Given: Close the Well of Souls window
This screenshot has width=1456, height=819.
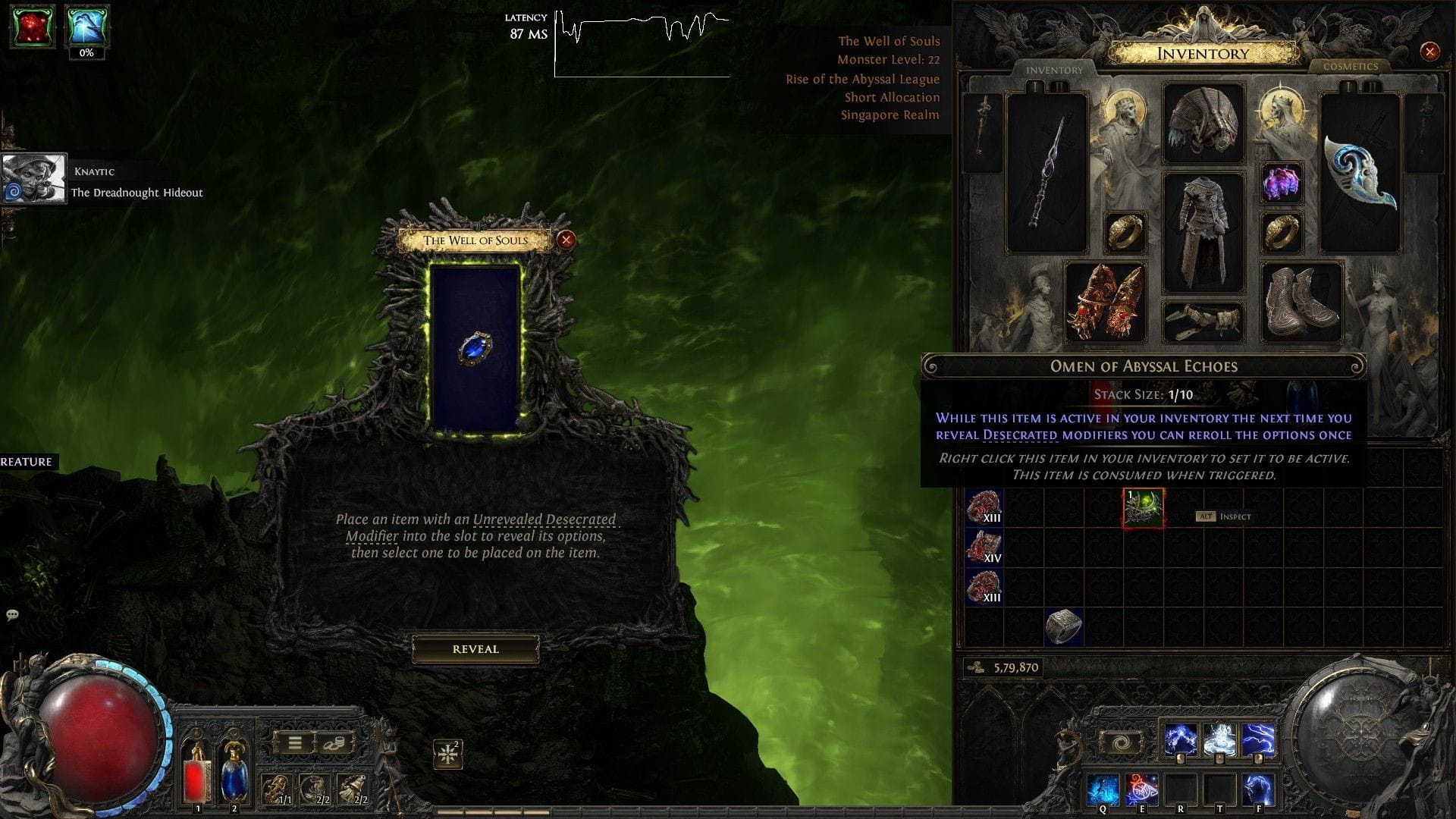Looking at the screenshot, I should pos(566,240).
